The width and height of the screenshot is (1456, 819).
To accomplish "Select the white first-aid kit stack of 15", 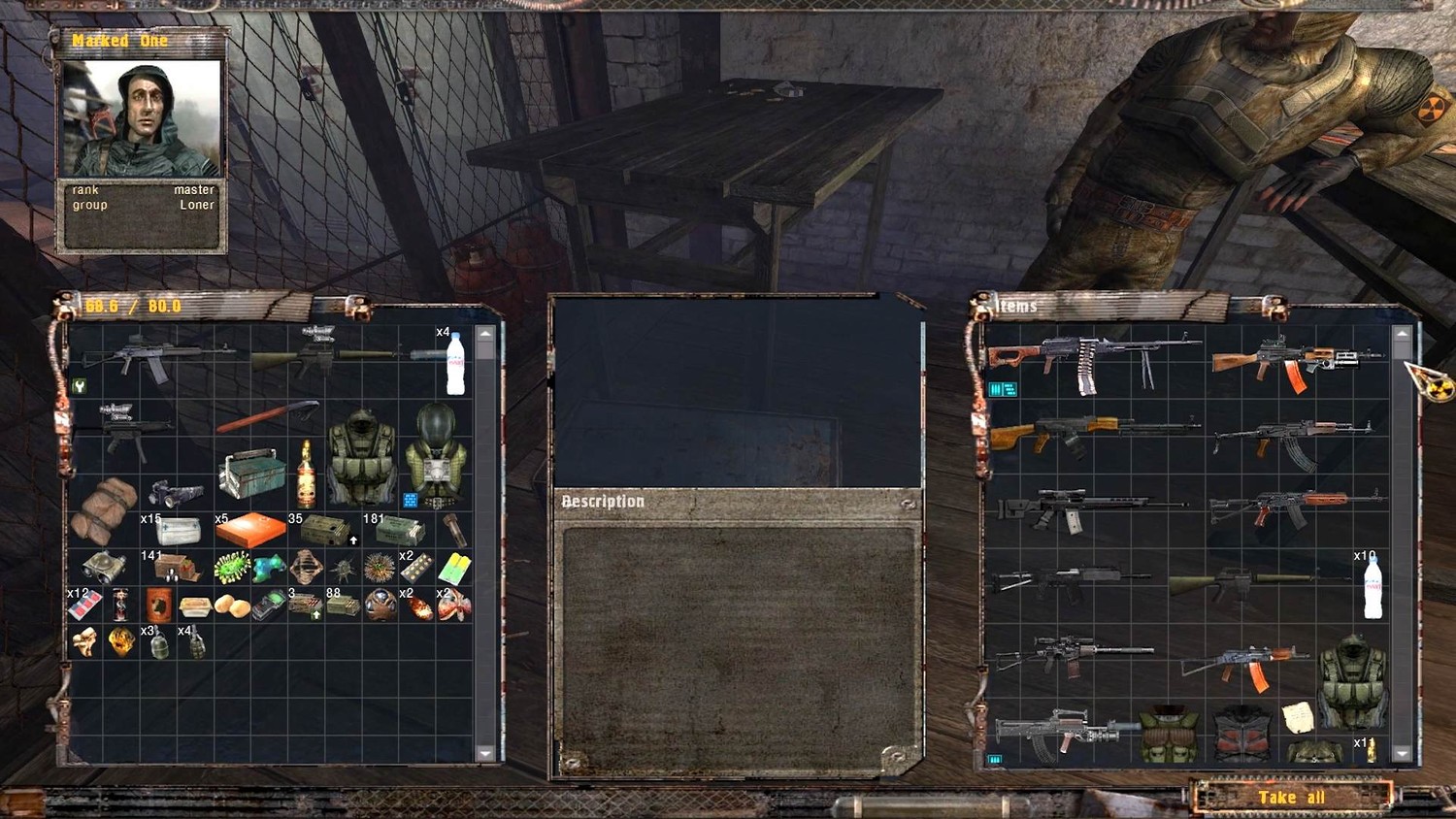I will coord(179,531).
